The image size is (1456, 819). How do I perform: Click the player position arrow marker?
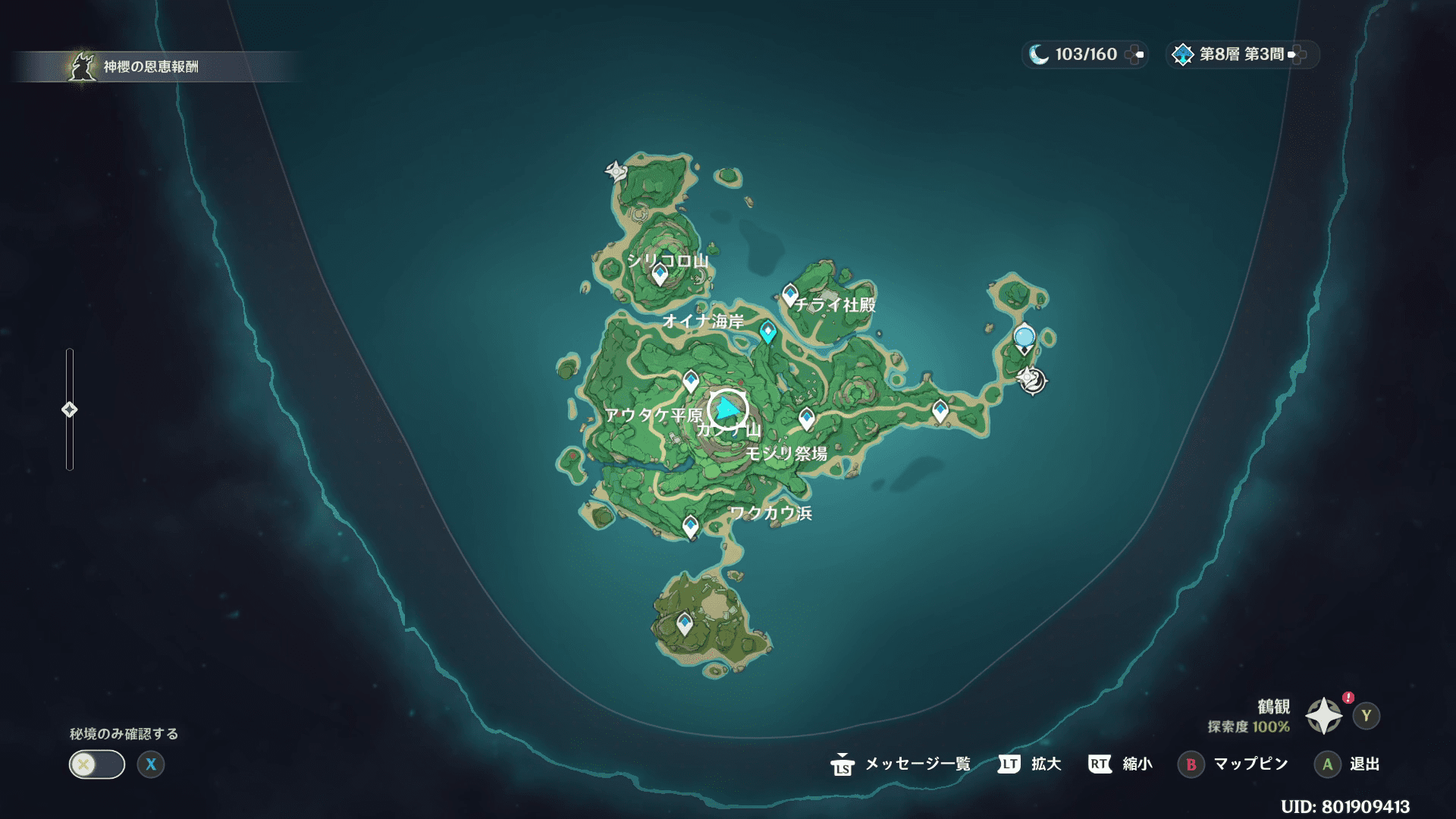(x=728, y=410)
